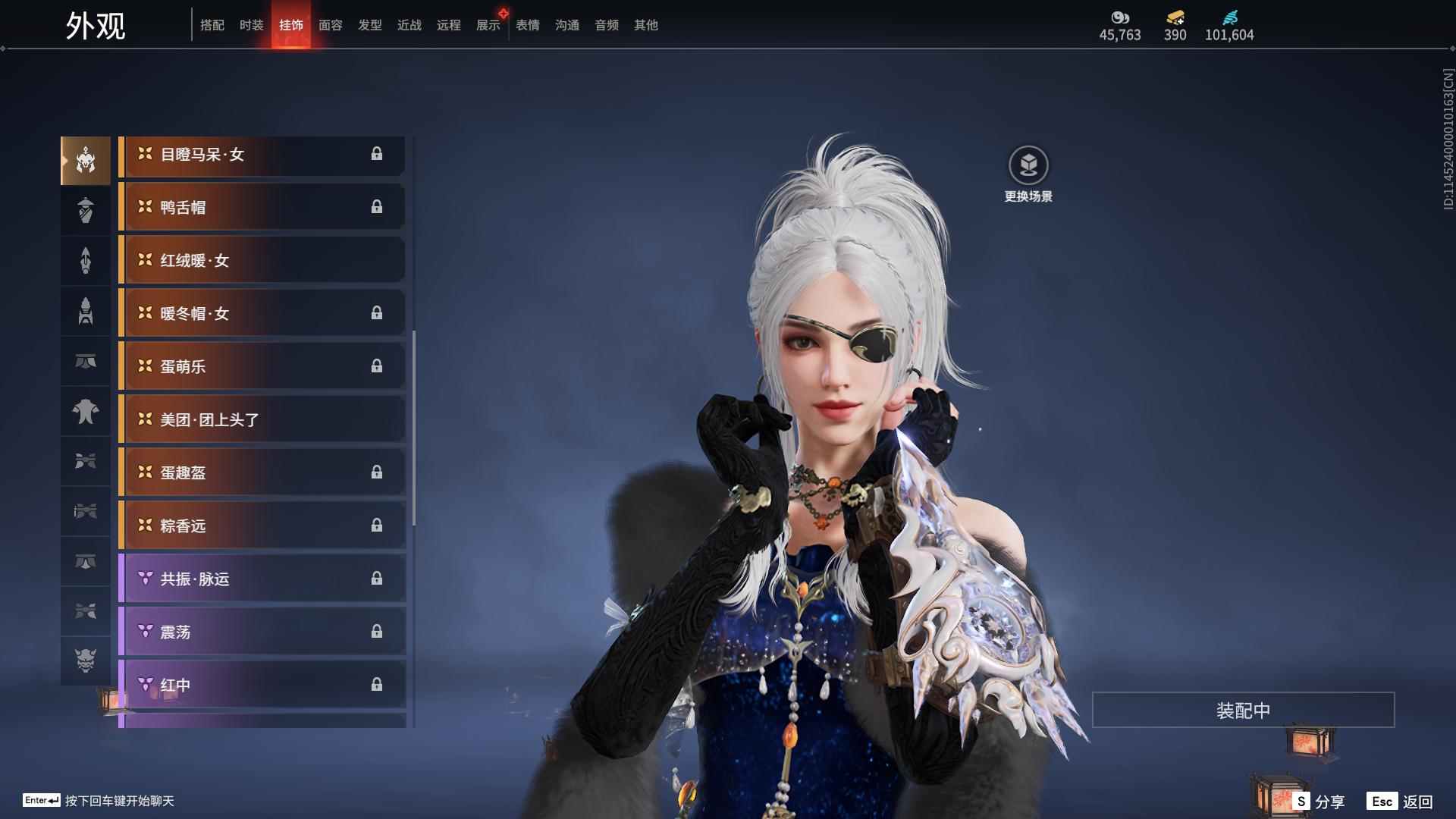Choose the 其他 tab

[x=646, y=25]
